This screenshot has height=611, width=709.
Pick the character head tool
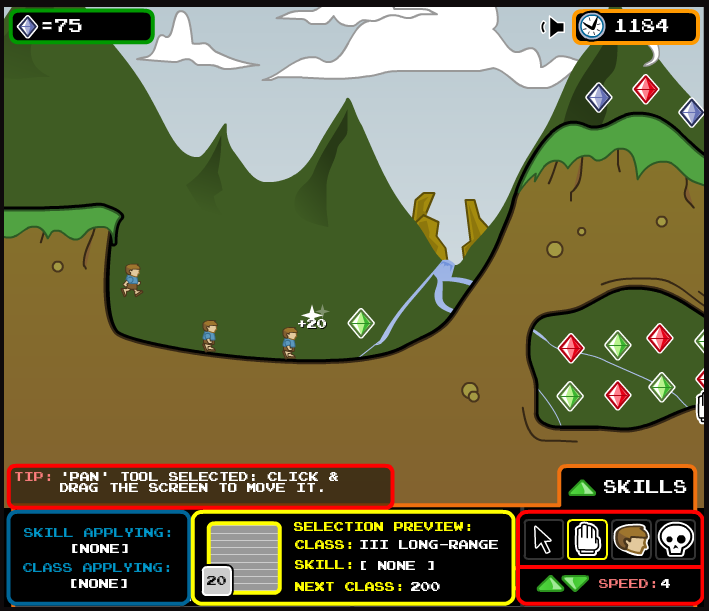[631, 539]
